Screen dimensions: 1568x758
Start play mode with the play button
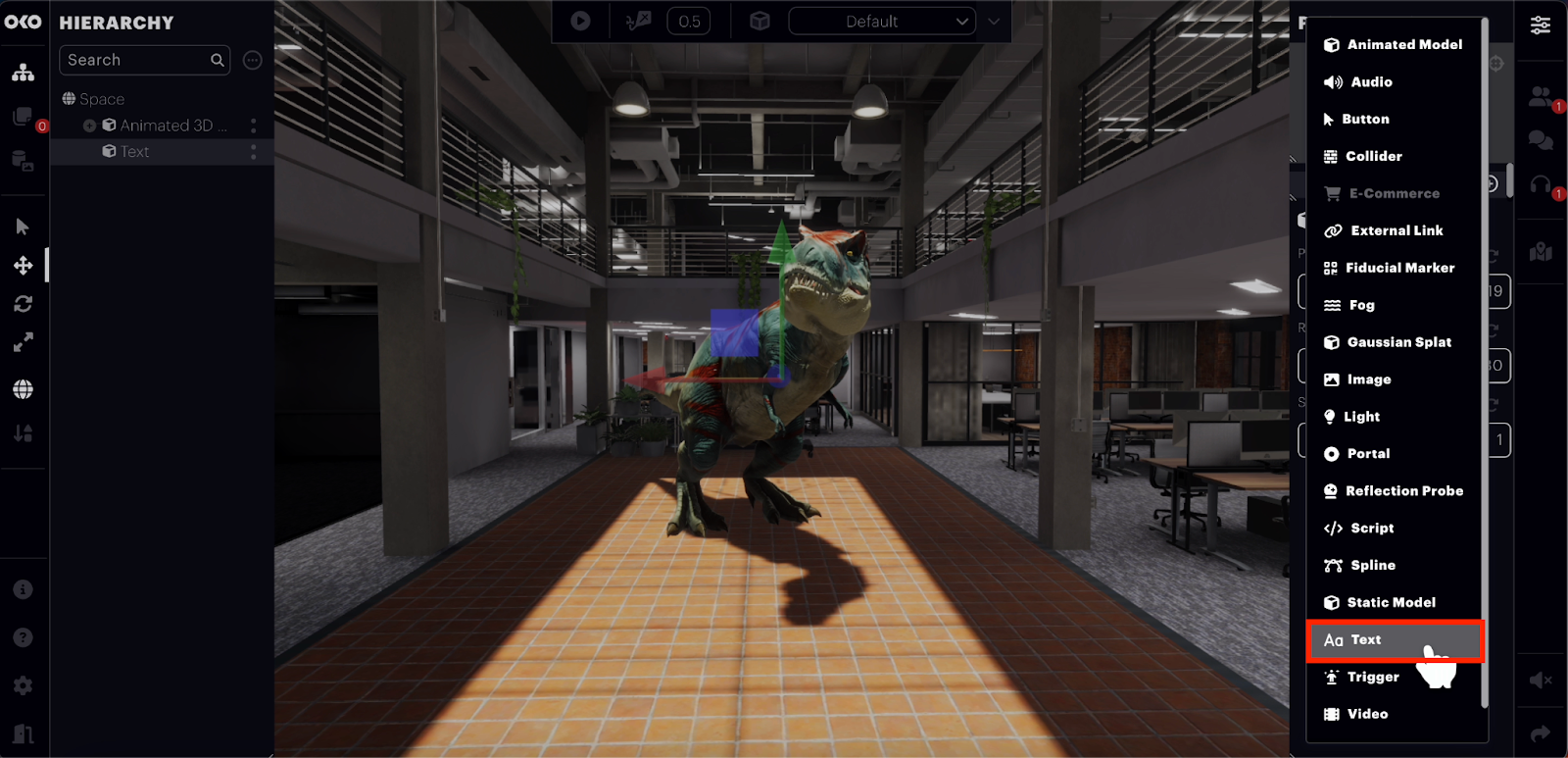coord(580,21)
